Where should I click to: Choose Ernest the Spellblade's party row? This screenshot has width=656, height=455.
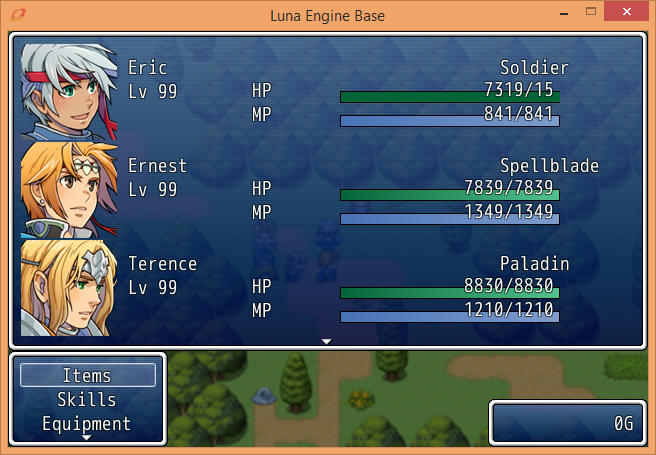(340, 190)
